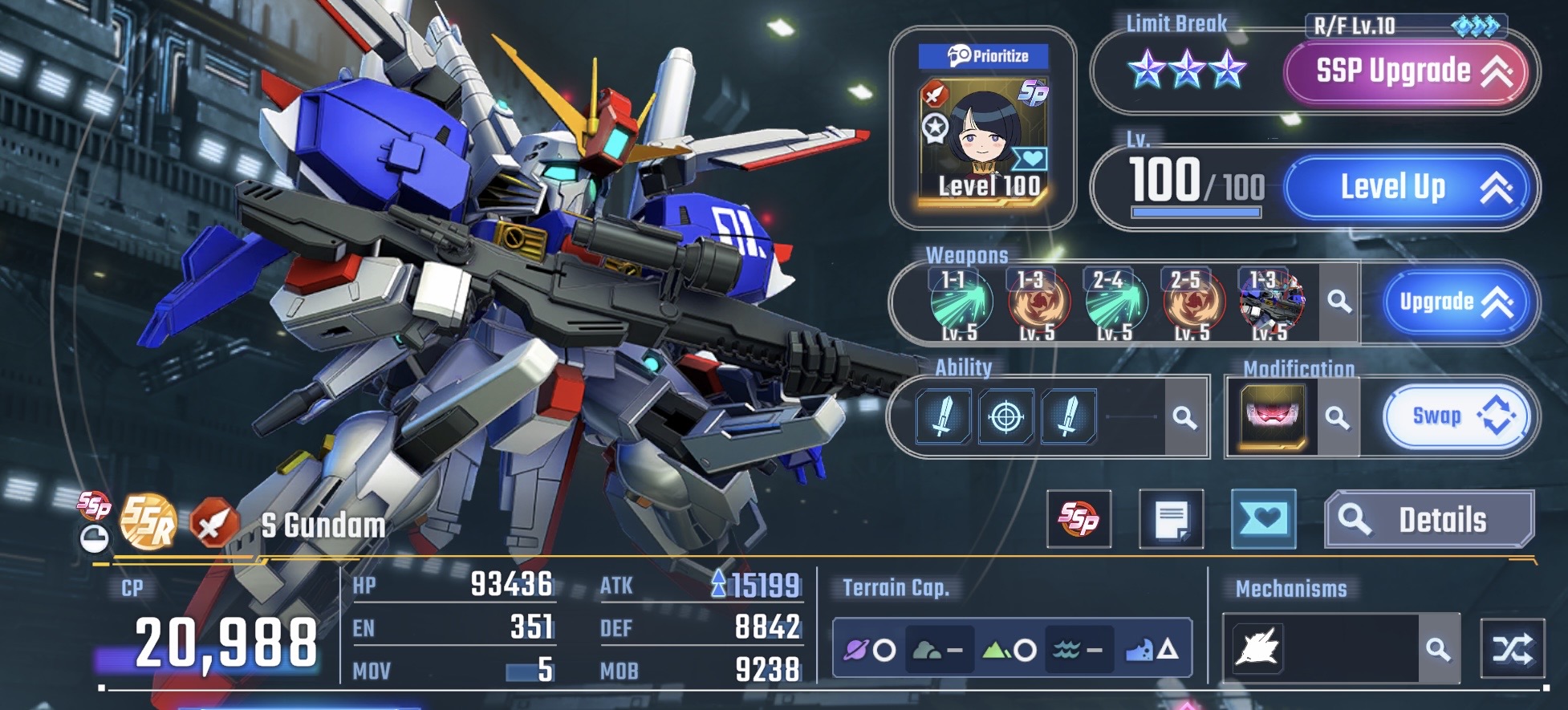Open the Details panel

click(1429, 520)
